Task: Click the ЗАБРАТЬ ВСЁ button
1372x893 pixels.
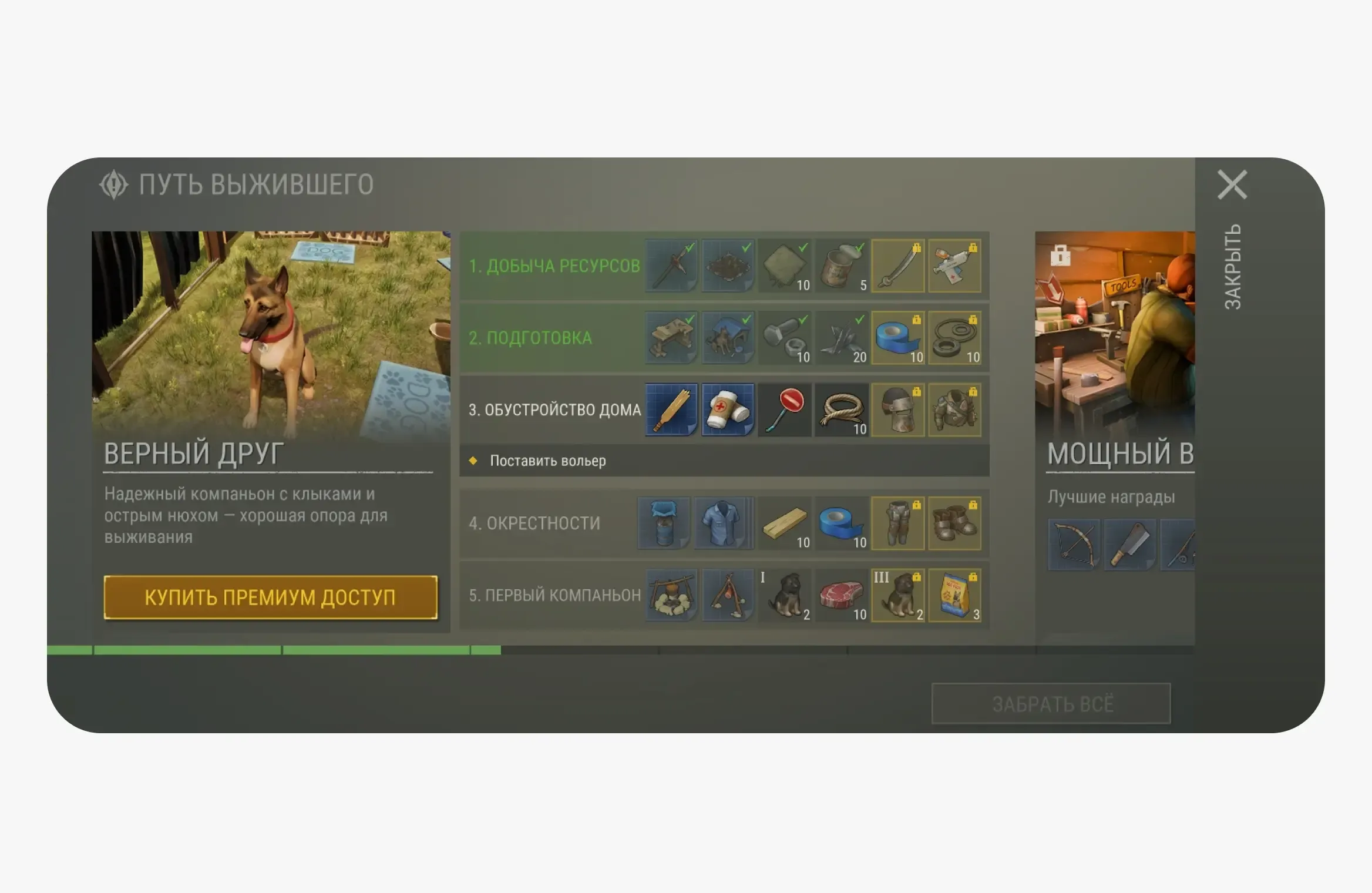Action: click(1051, 703)
